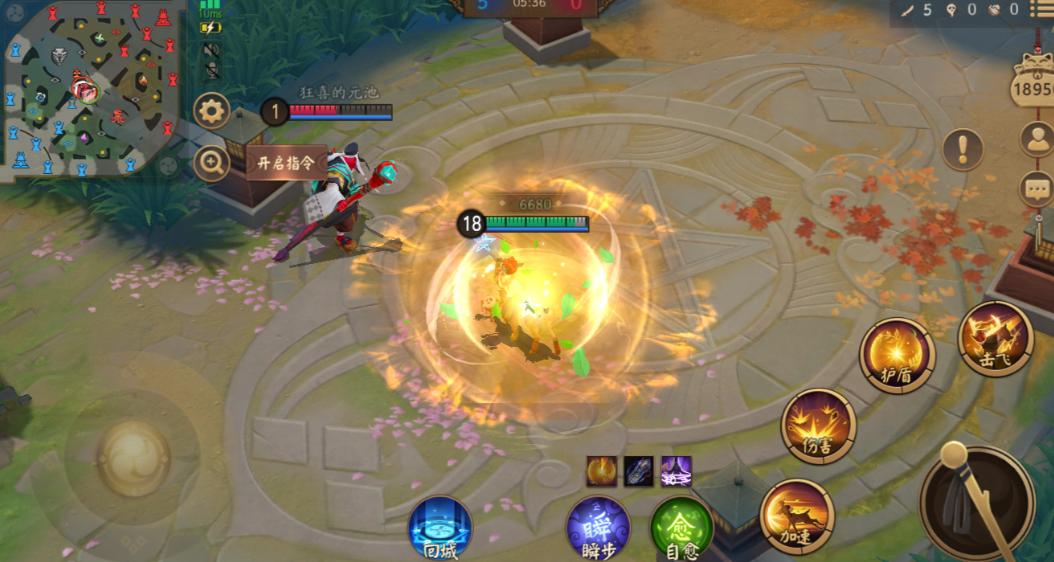
Task: Use the 瞬步 flash skill
Action: 598,527
